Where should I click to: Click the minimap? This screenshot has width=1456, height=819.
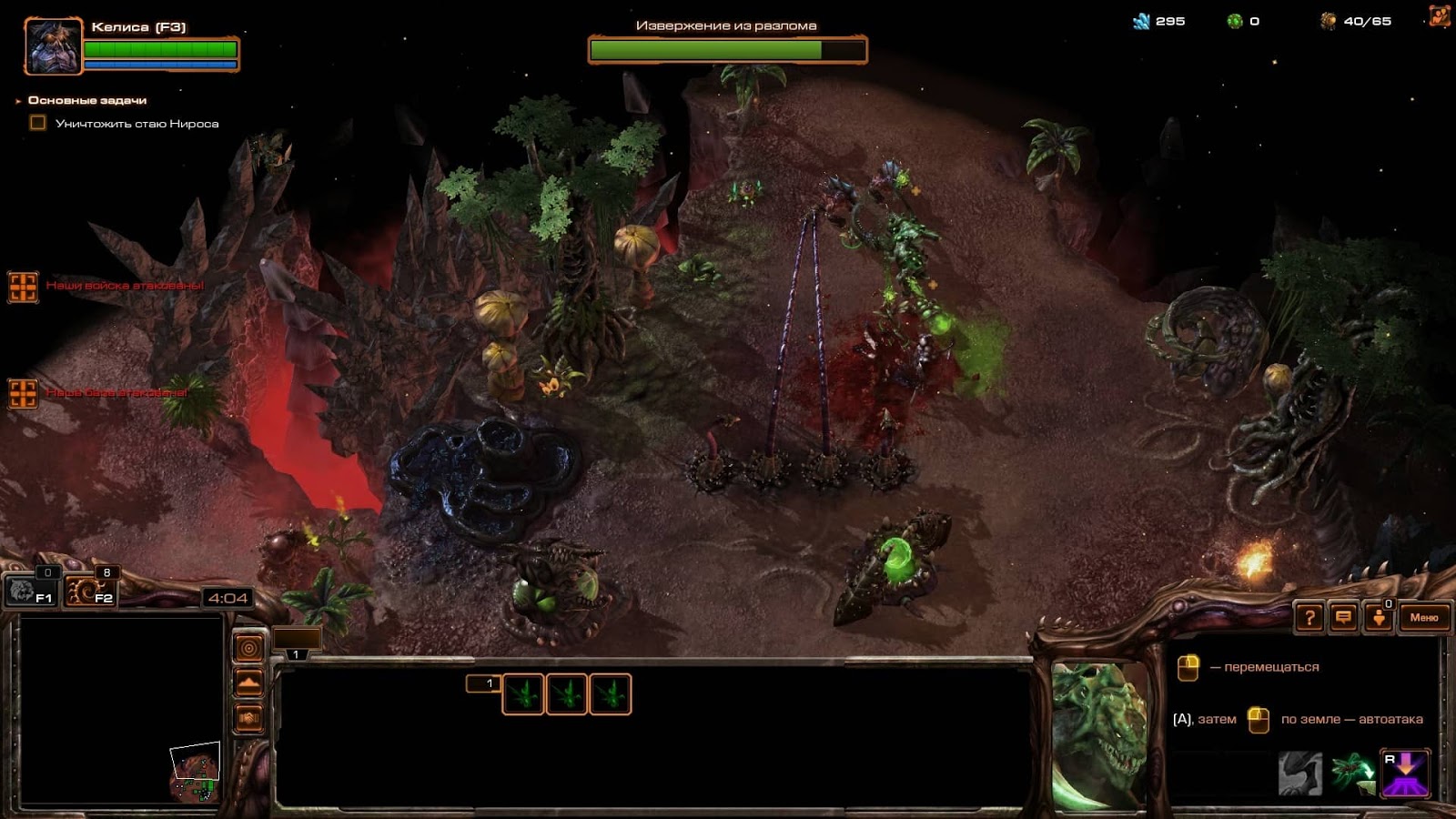(121, 712)
